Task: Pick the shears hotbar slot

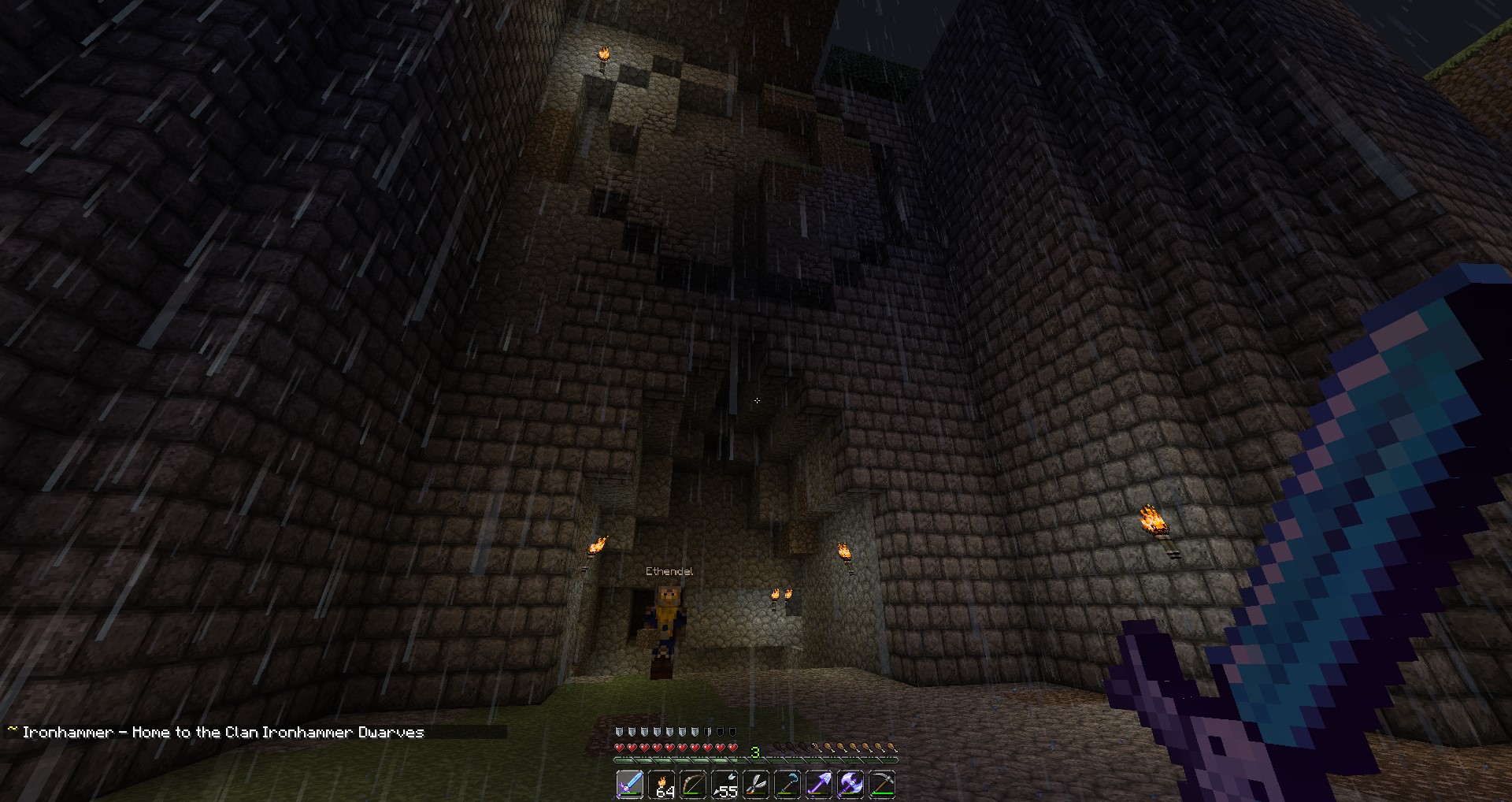Action: [x=756, y=785]
